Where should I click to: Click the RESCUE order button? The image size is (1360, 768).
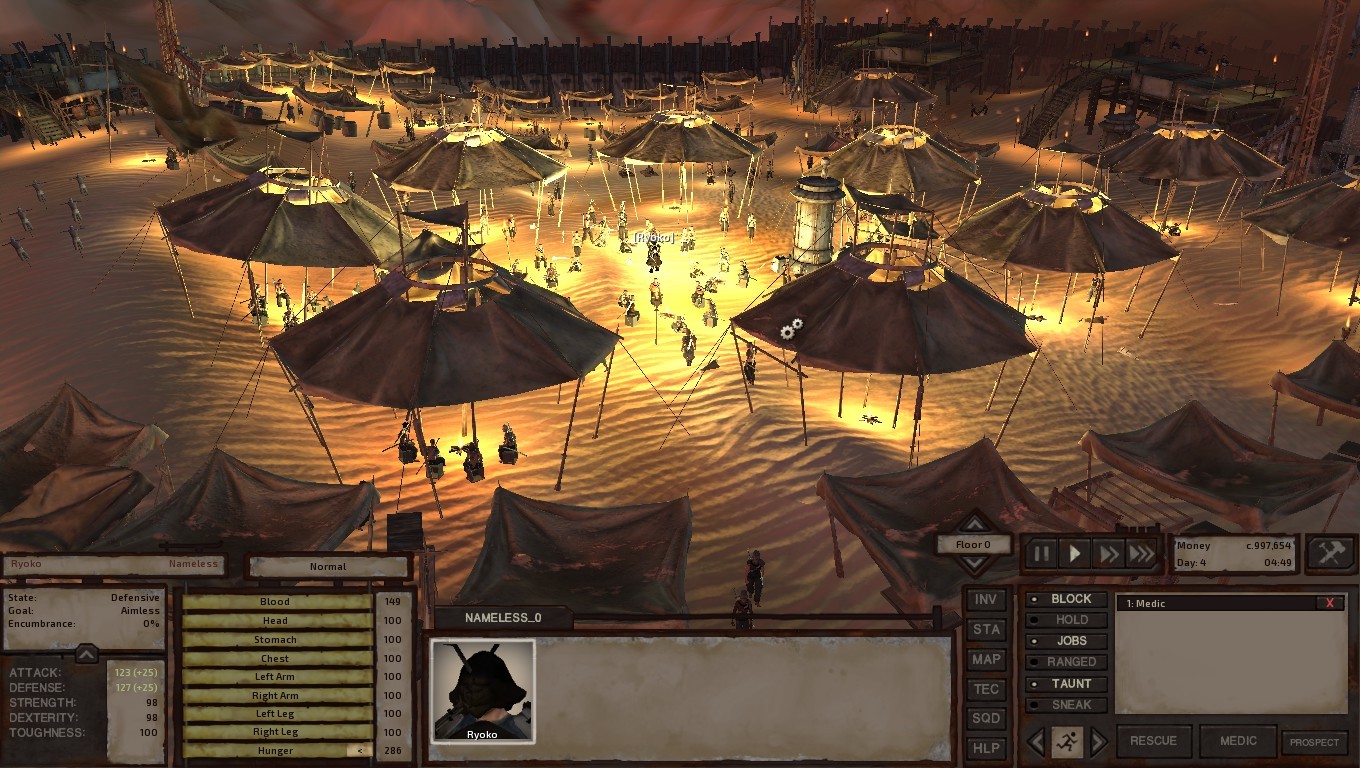[x=1153, y=741]
